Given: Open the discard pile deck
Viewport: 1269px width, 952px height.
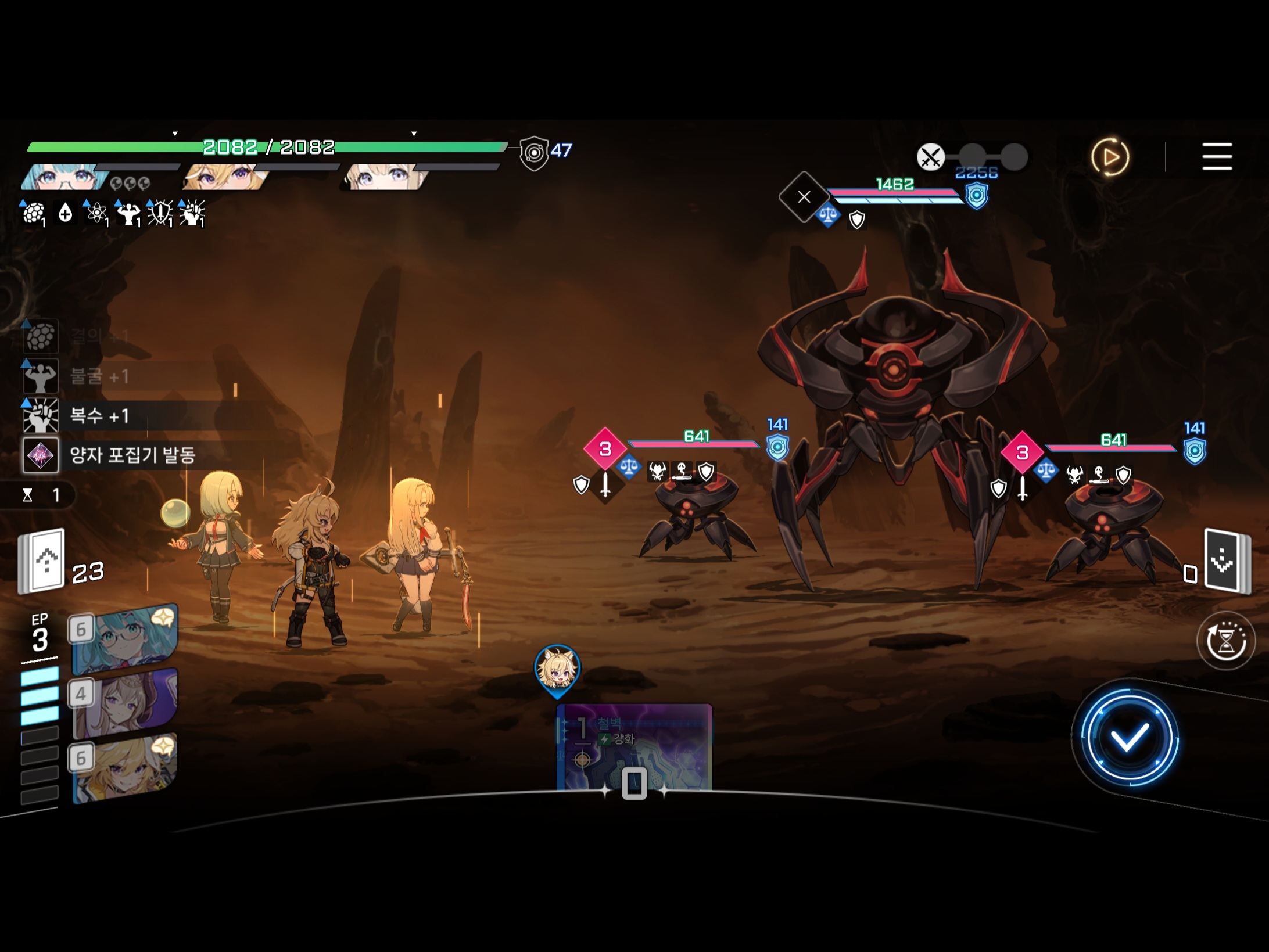Looking at the screenshot, I should tap(1227, 560).
